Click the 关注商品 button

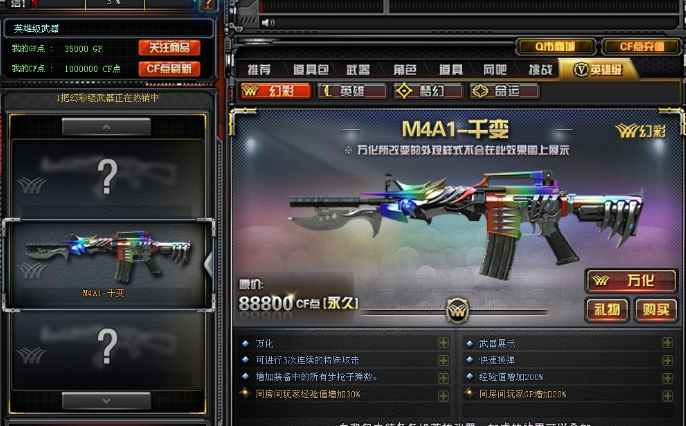click(169, 48)
